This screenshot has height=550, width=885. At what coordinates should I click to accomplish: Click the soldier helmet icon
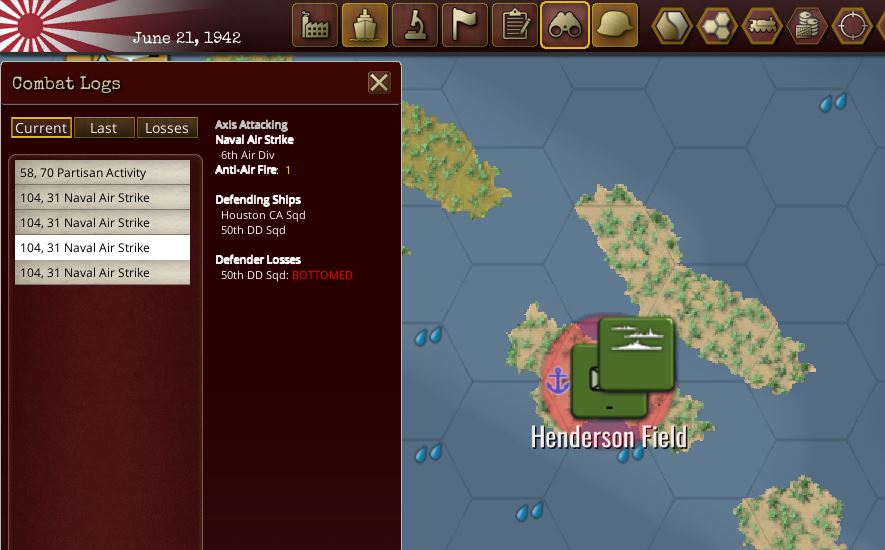(615, 25)
